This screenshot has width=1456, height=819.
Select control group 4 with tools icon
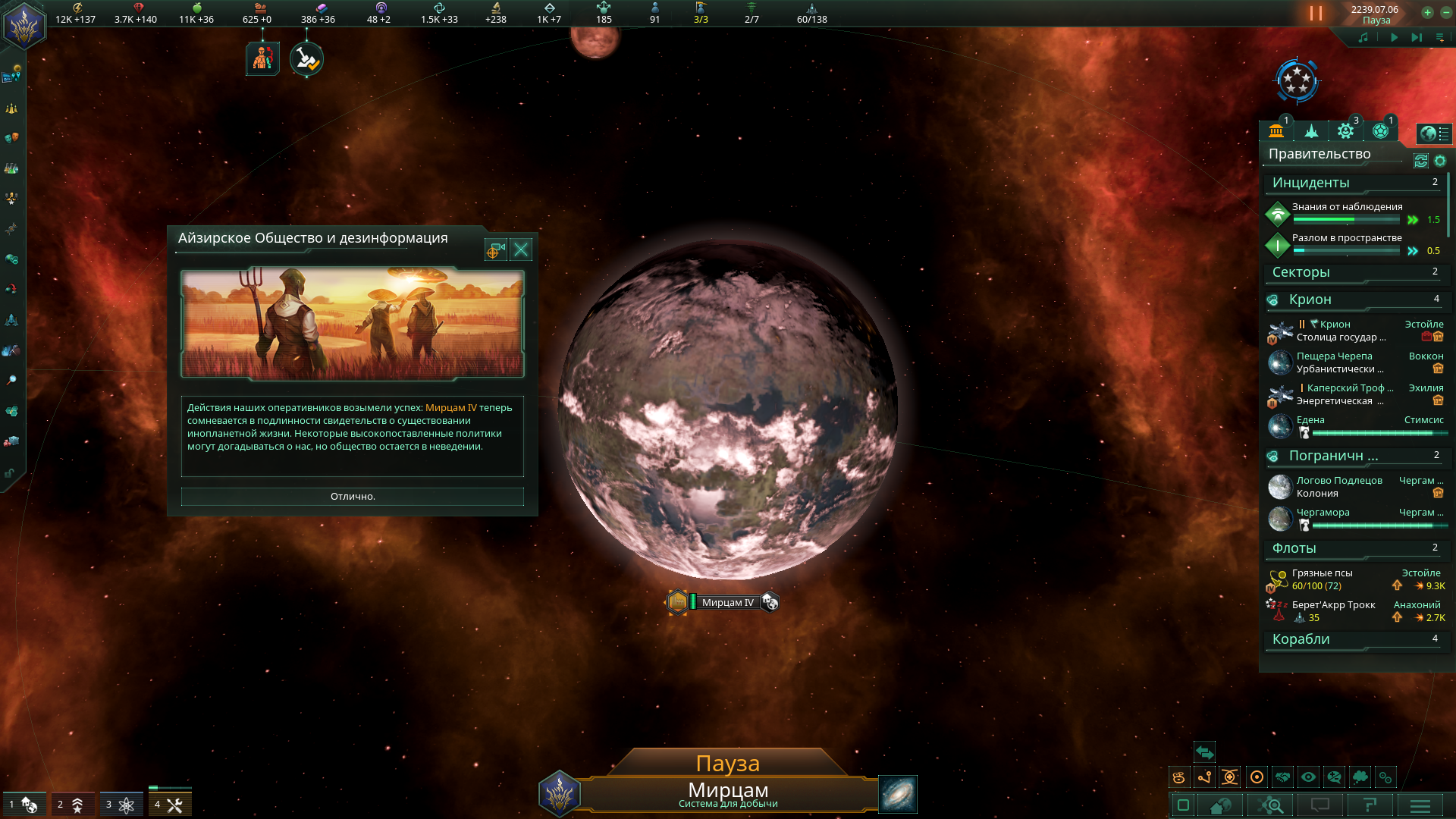(x=169, y=805)
